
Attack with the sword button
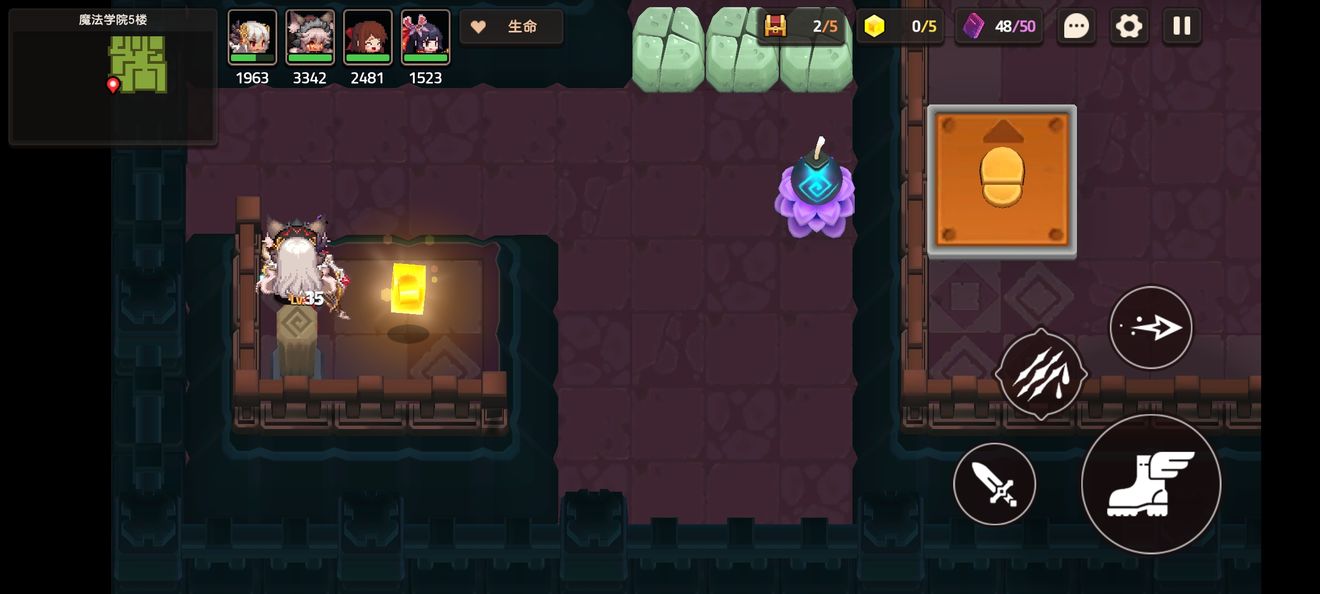click(994, 484)
